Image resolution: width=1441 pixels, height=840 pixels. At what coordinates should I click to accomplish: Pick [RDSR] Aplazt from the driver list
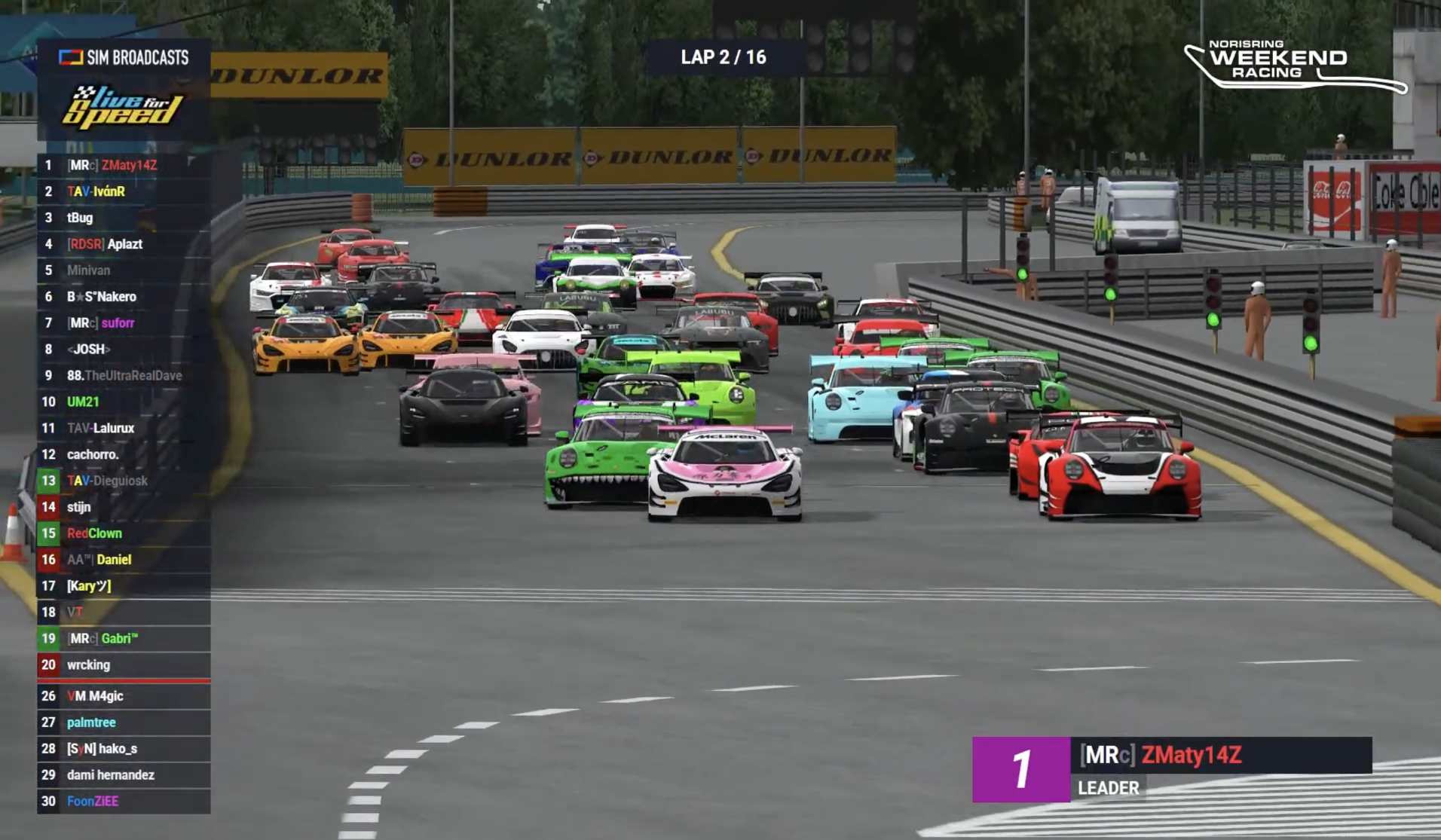click(124, 244)
